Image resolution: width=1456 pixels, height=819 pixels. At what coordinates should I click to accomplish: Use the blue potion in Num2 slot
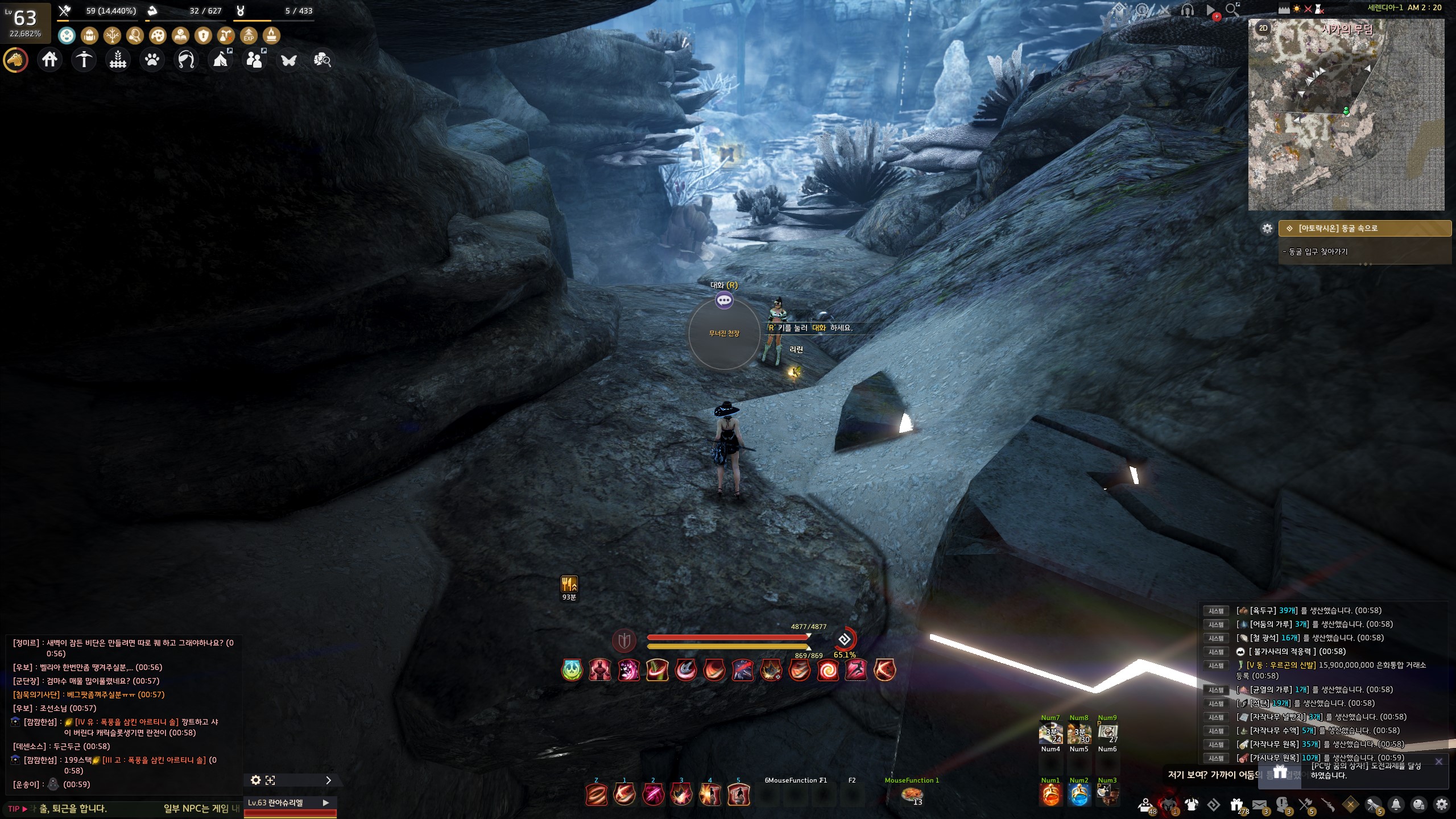pyautogui.click(x=1078, y=795)
